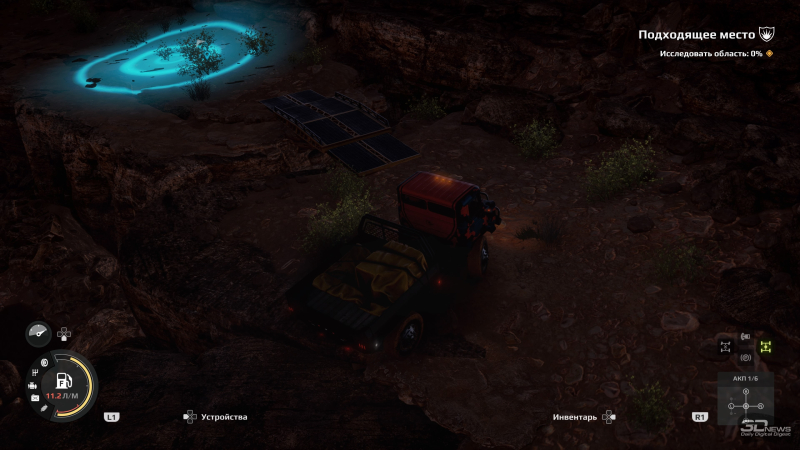The image size is (800, 450).
Task: Toggle the white differential lock icon
Action: click(x=725, y=347)
